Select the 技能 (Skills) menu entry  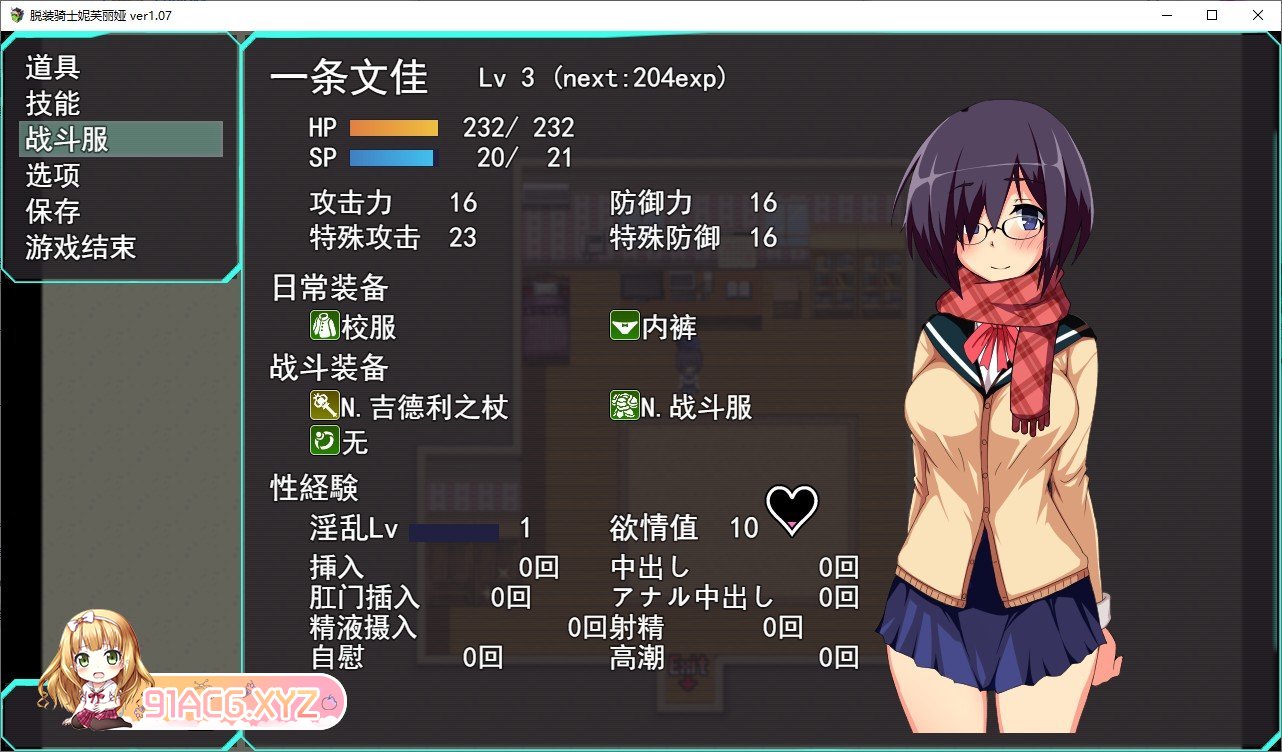pos(53,104)
